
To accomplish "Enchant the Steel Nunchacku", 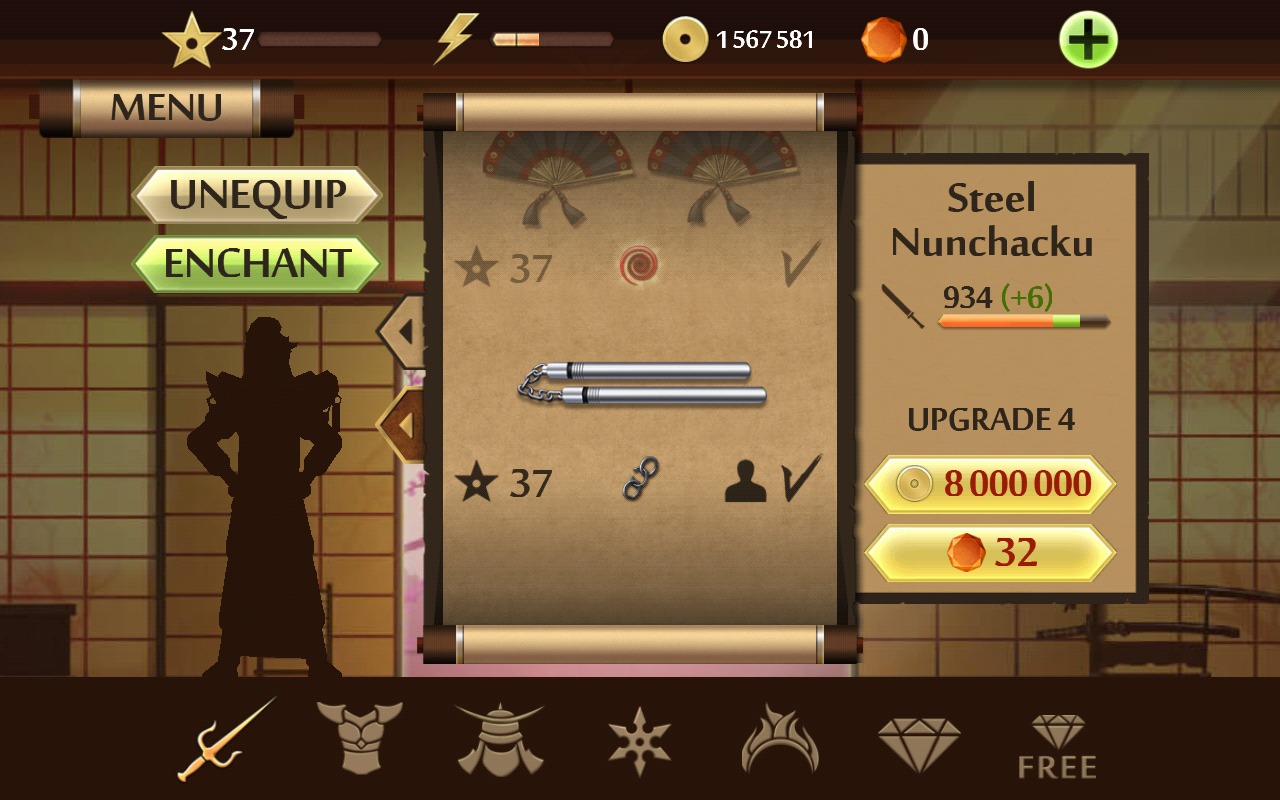I will (257, 264).
